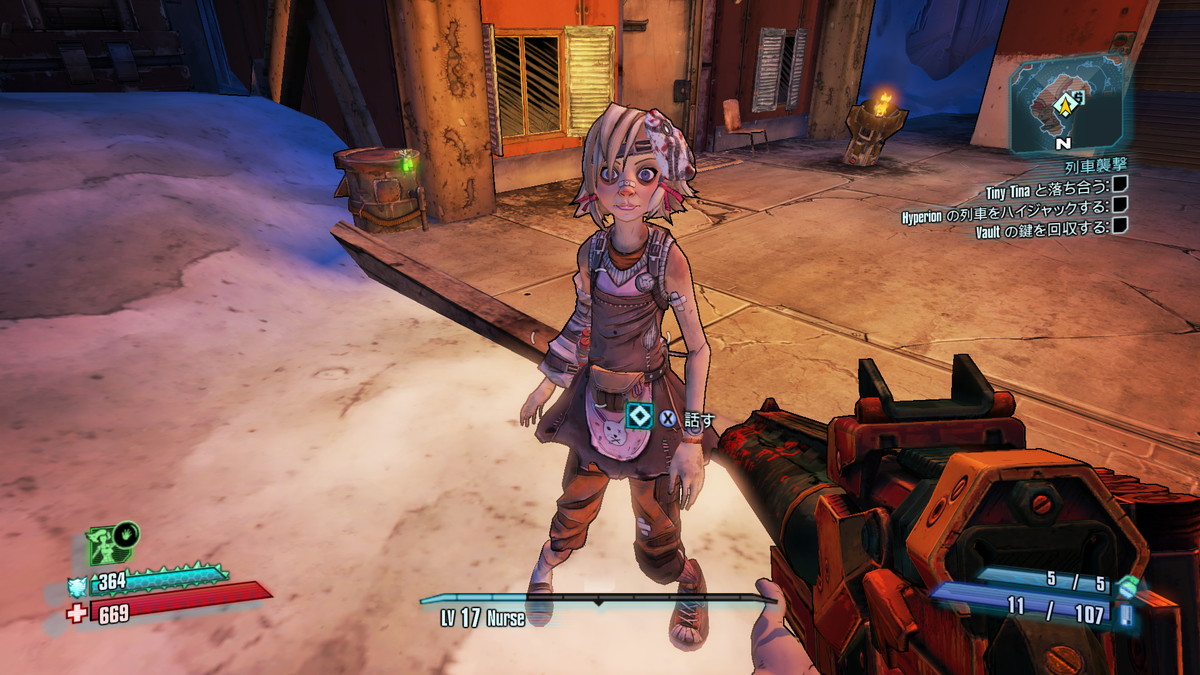Image resolution: width=1200 pixels, height=675 pixels.
Task: Tick the Vault の鍵を回収する objective checkbox
Action: click(1120, 227)
